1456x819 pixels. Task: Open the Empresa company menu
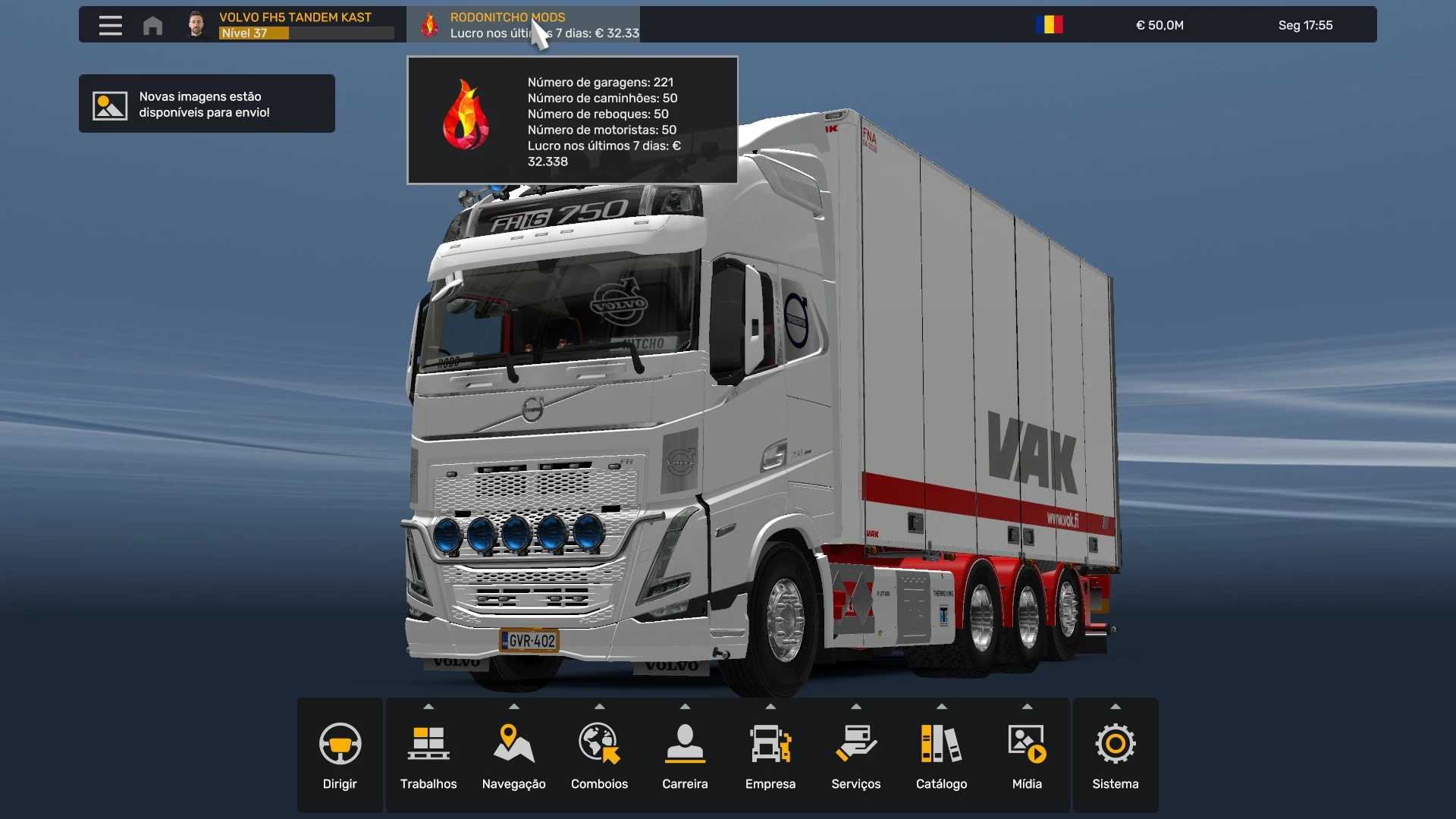pos(770,755)
